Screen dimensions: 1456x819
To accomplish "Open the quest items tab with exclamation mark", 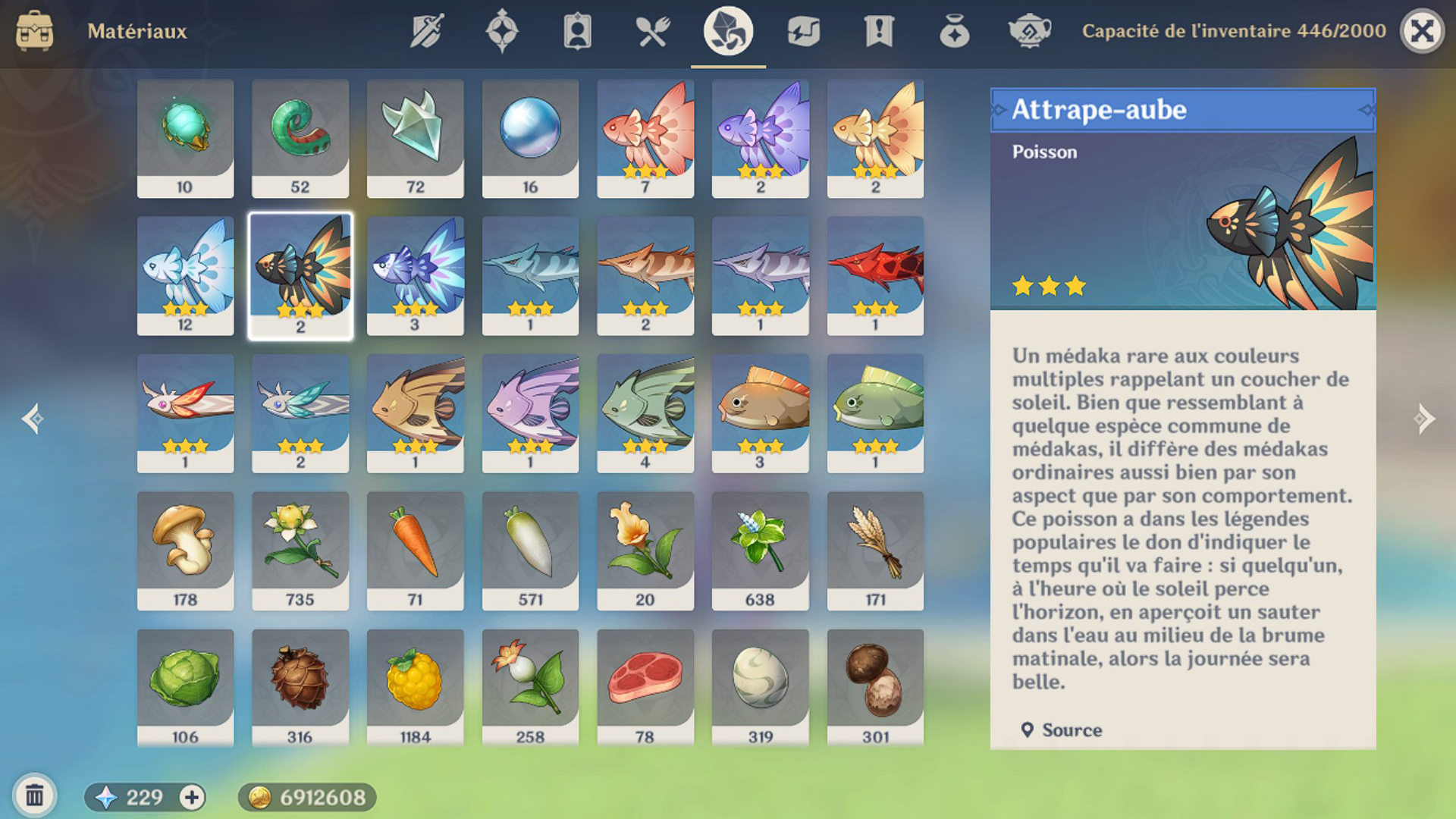I will pyautogui.click(x=879, y=31).
